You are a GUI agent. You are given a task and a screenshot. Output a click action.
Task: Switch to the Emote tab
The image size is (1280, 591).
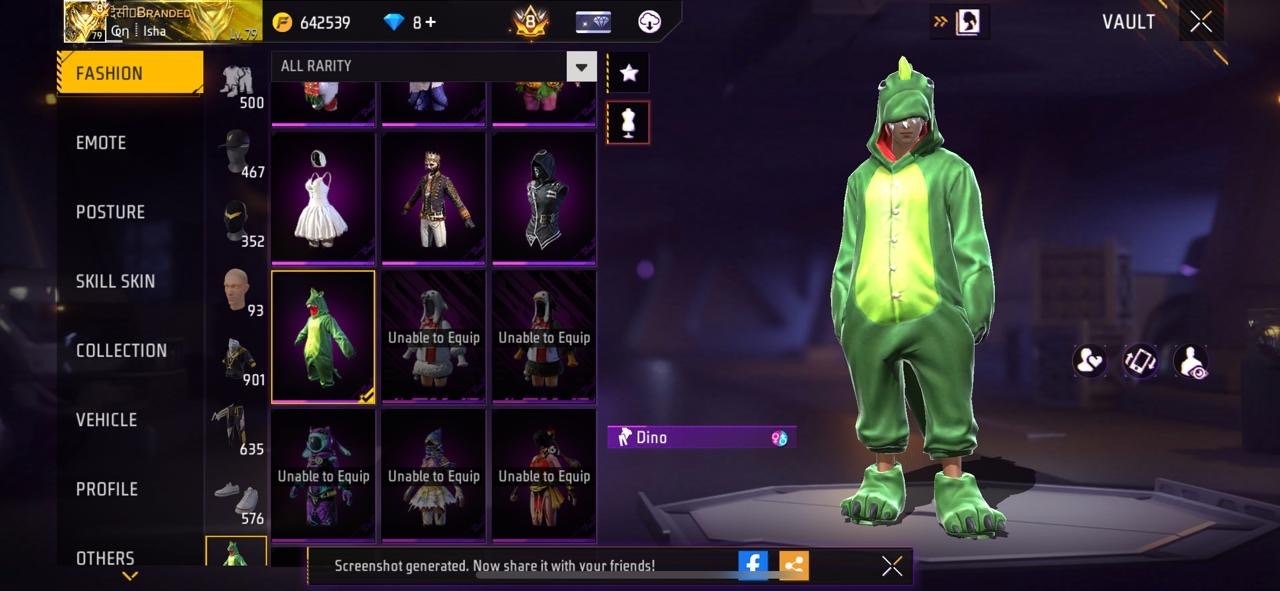pos(101,143)
